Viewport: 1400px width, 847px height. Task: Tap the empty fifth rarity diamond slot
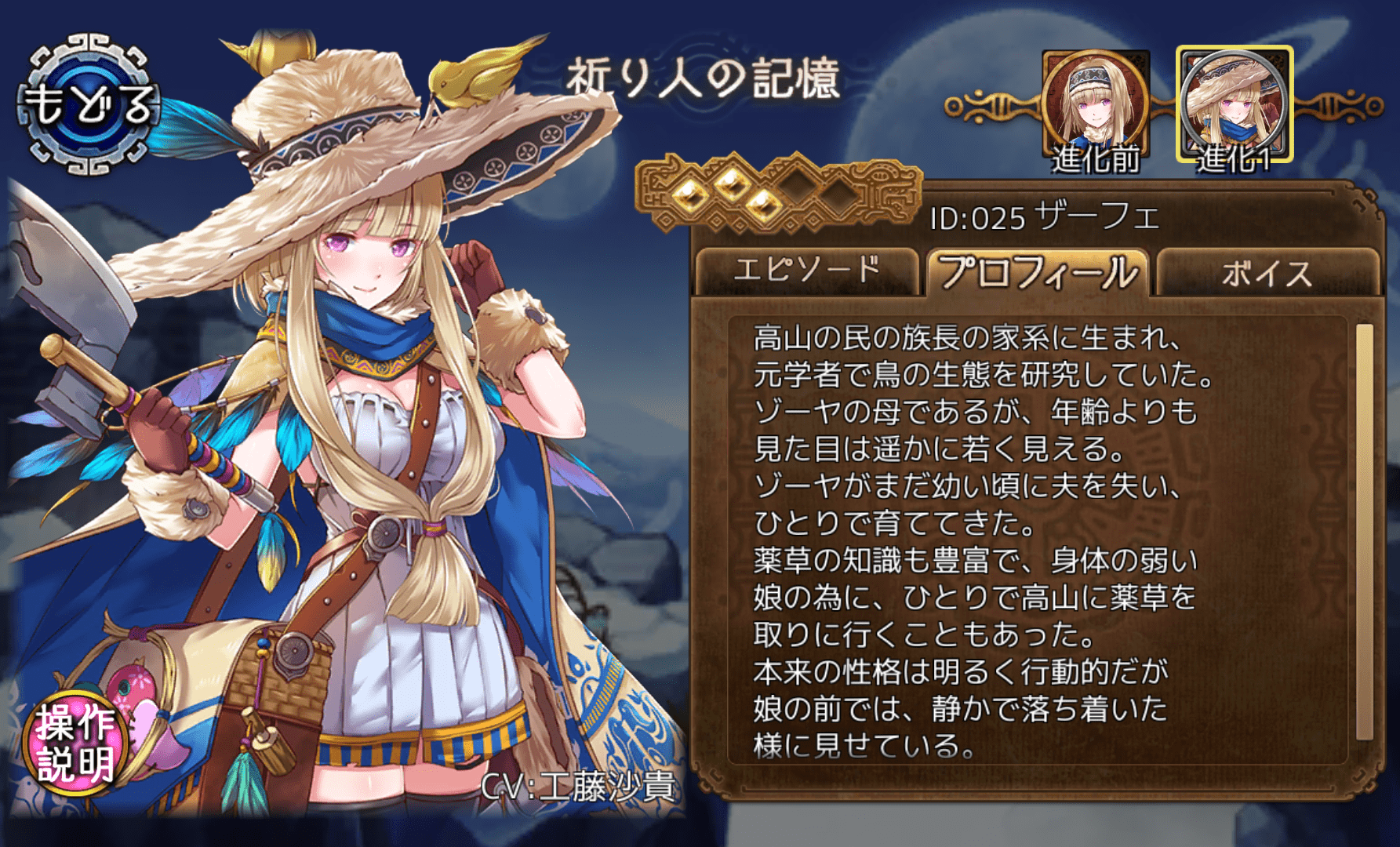click(x=840, y=198)
